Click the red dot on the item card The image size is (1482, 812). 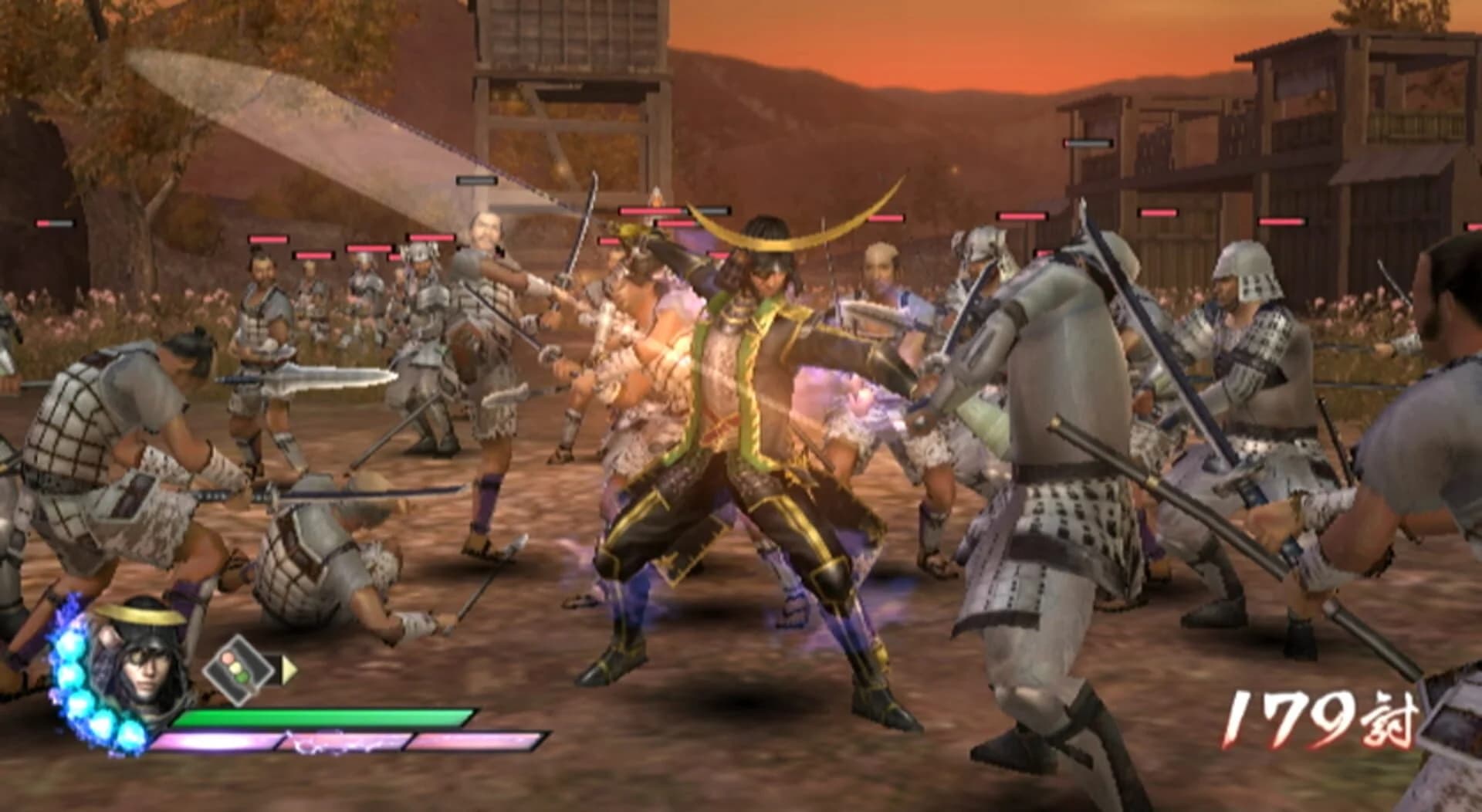click(228, 660)
